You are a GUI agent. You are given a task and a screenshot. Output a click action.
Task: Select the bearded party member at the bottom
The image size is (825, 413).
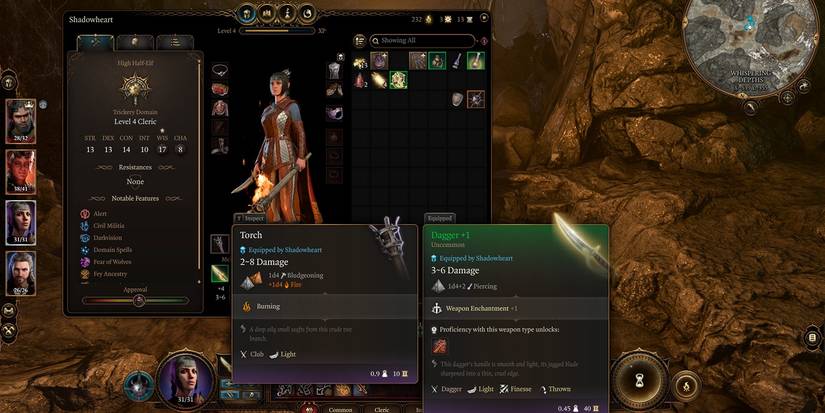coord(20,271)
